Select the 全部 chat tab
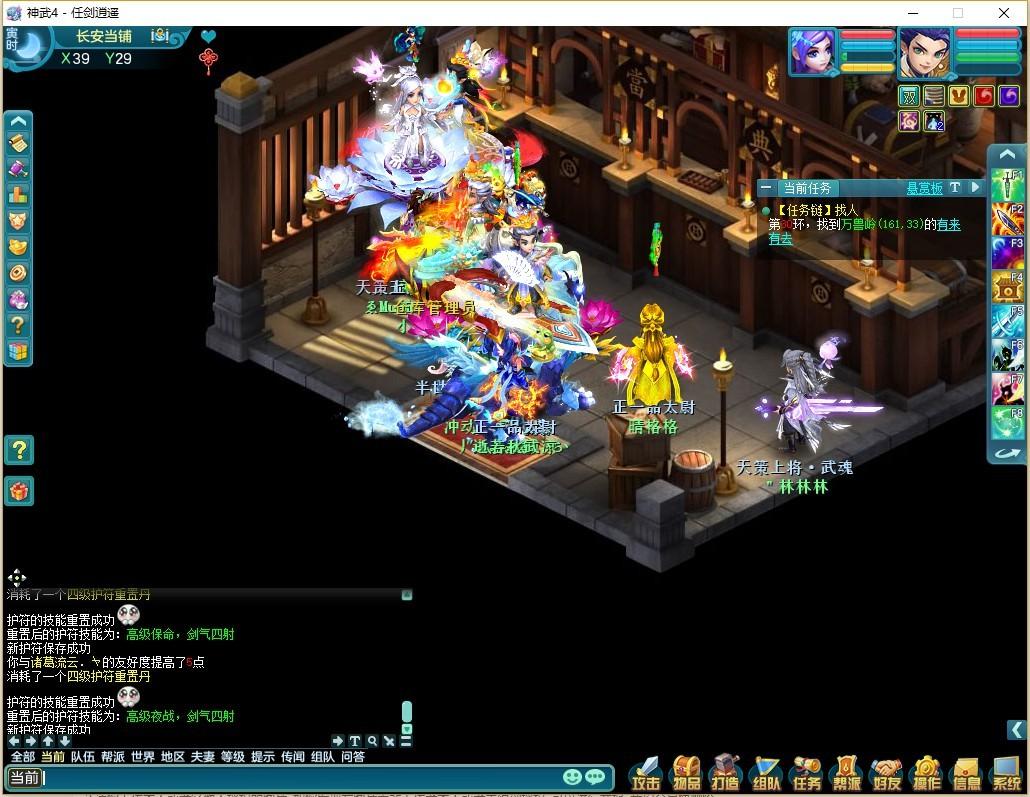1030x797 pixels. click(x=22, y=757)
